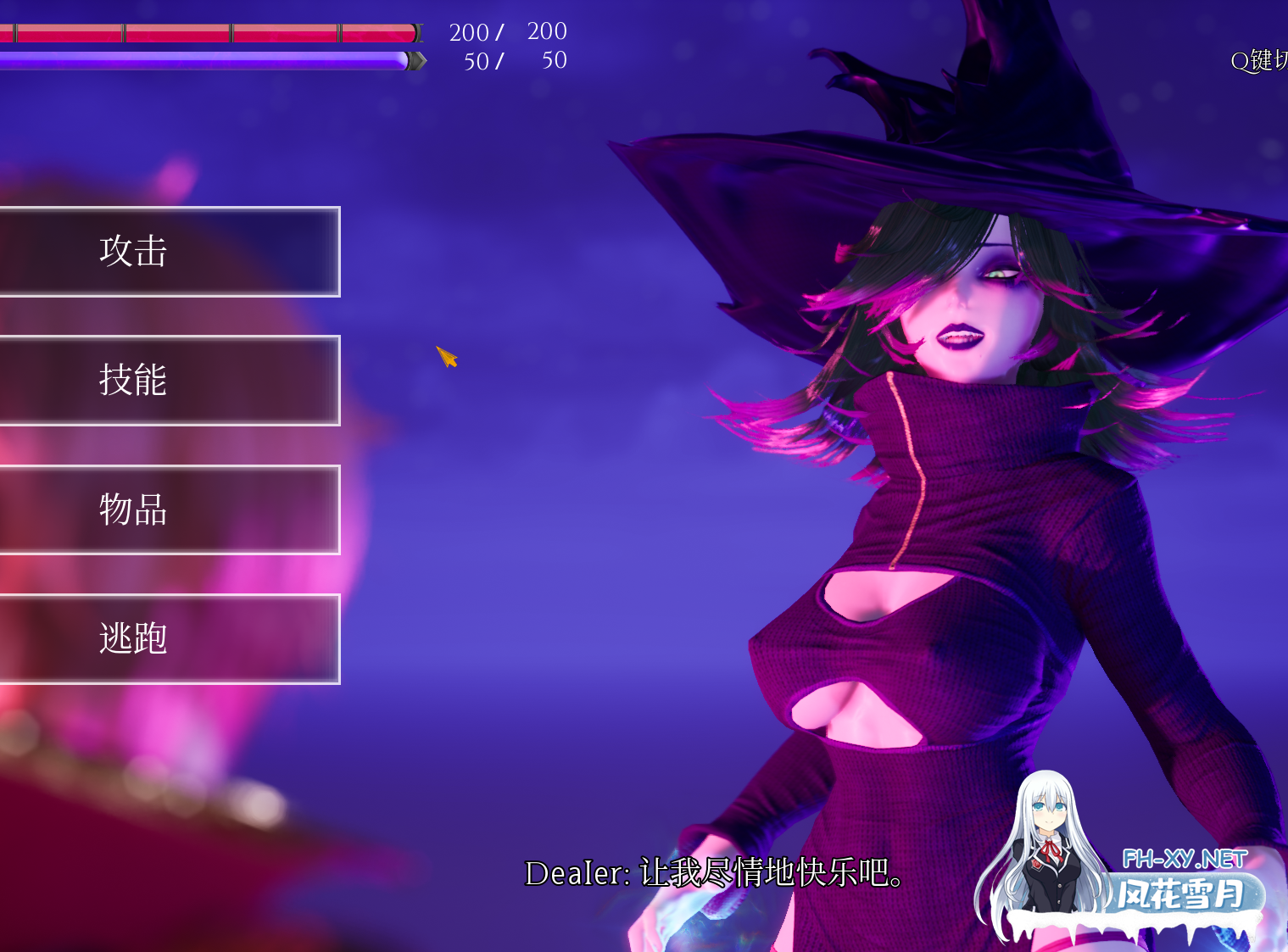Click the 50/50 MP value display
1288x952 pixels.
[x=513, y=60]
